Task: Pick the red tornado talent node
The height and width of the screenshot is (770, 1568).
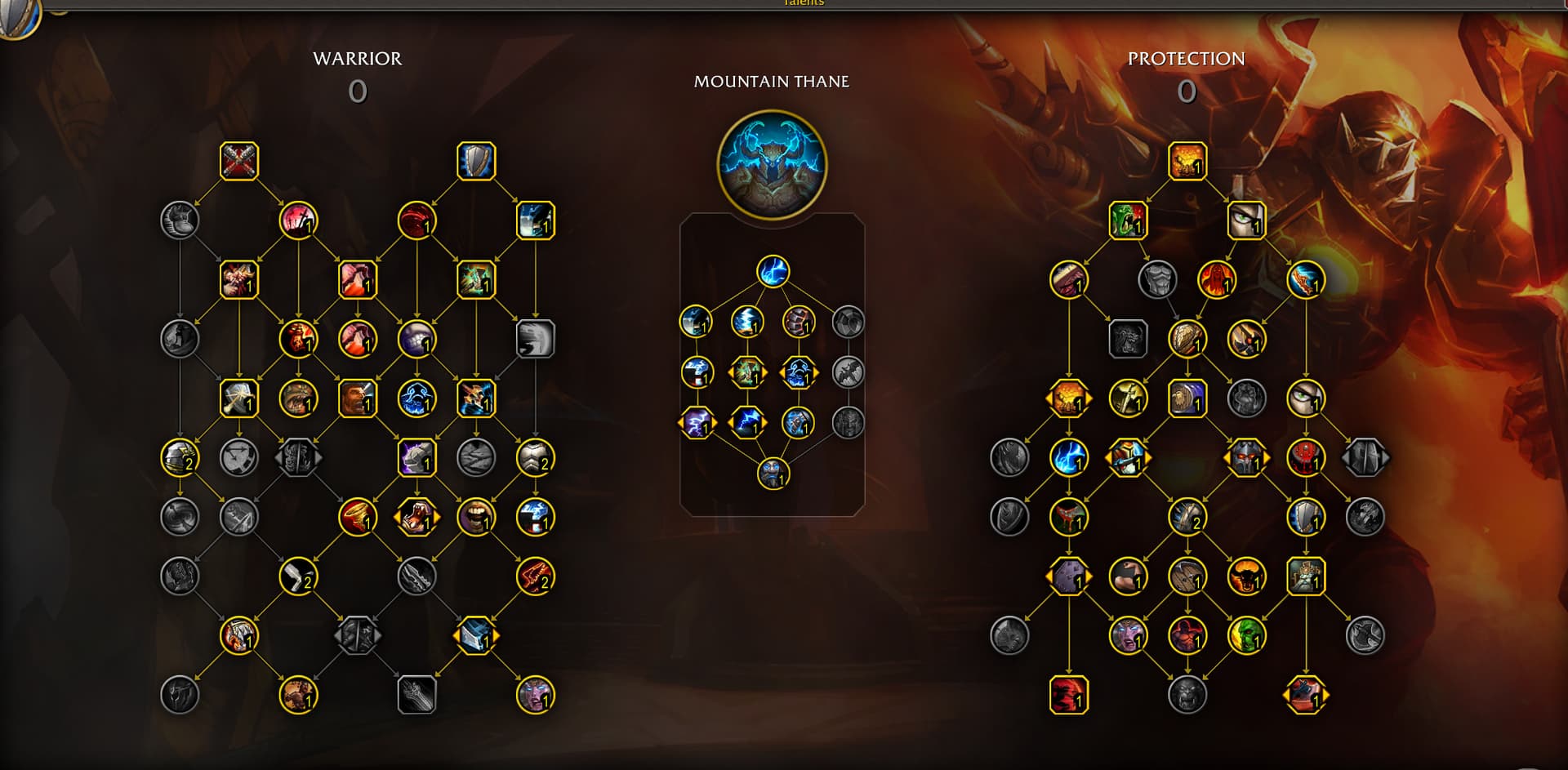Action: [358, 517]
